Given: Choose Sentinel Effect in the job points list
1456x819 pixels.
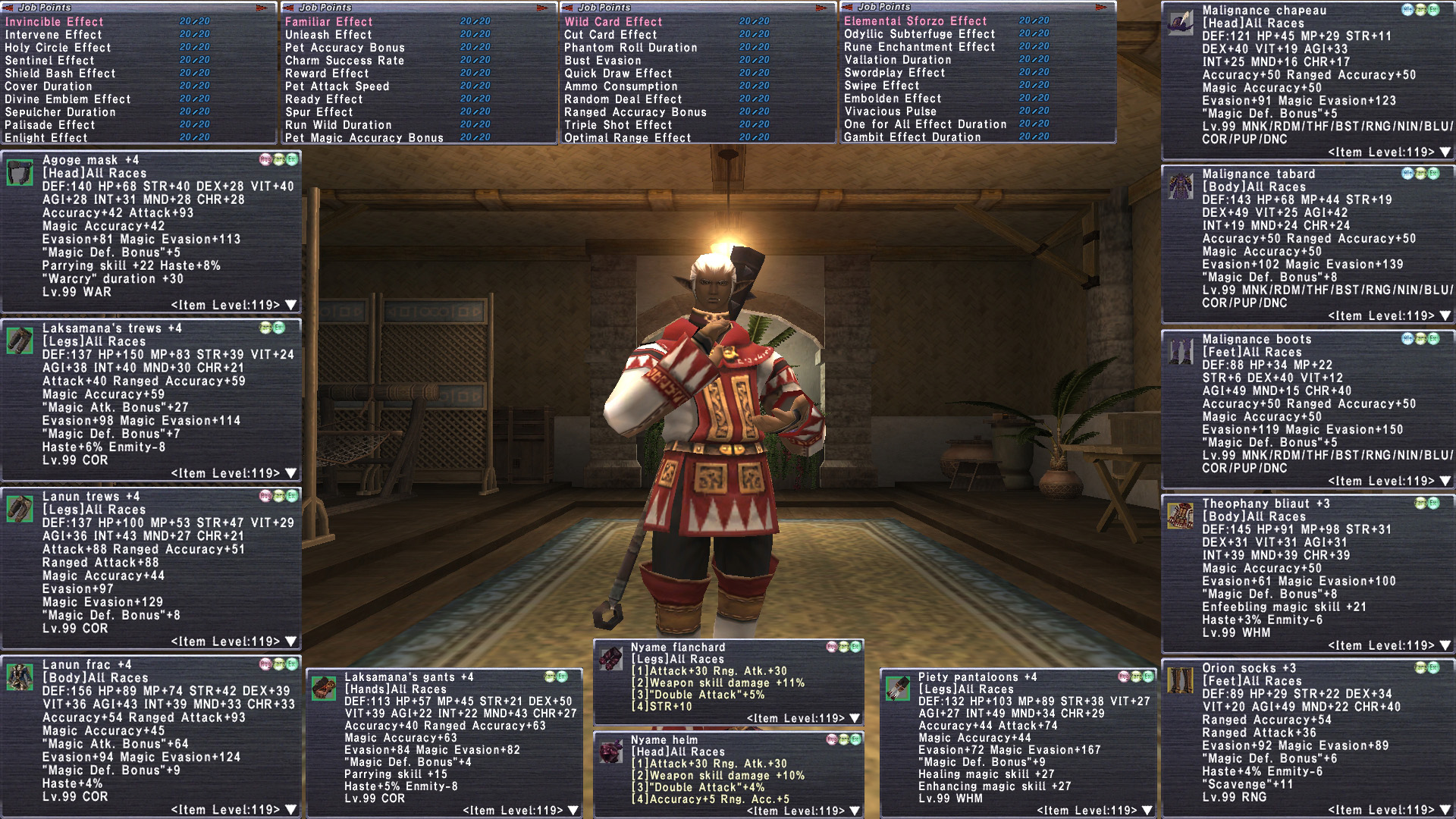Looking at the screenshot, I should [50, 61].
